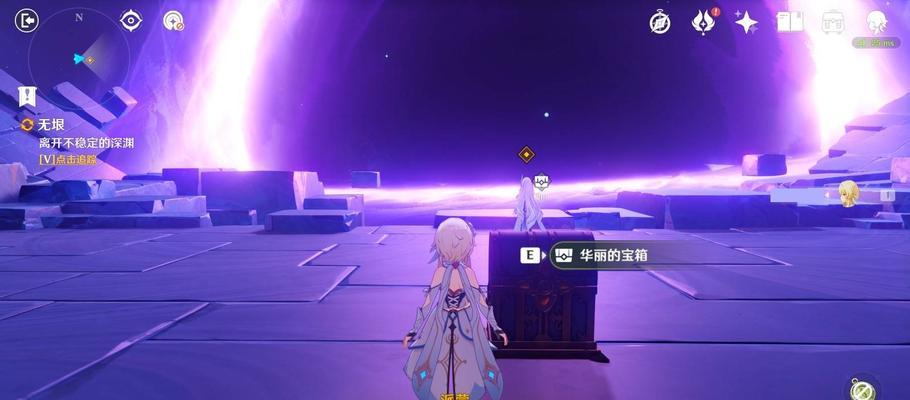The height and width of the screenshot is (400, 910).
Task: Open the backpack inventory
Action: tap(833, 22)
